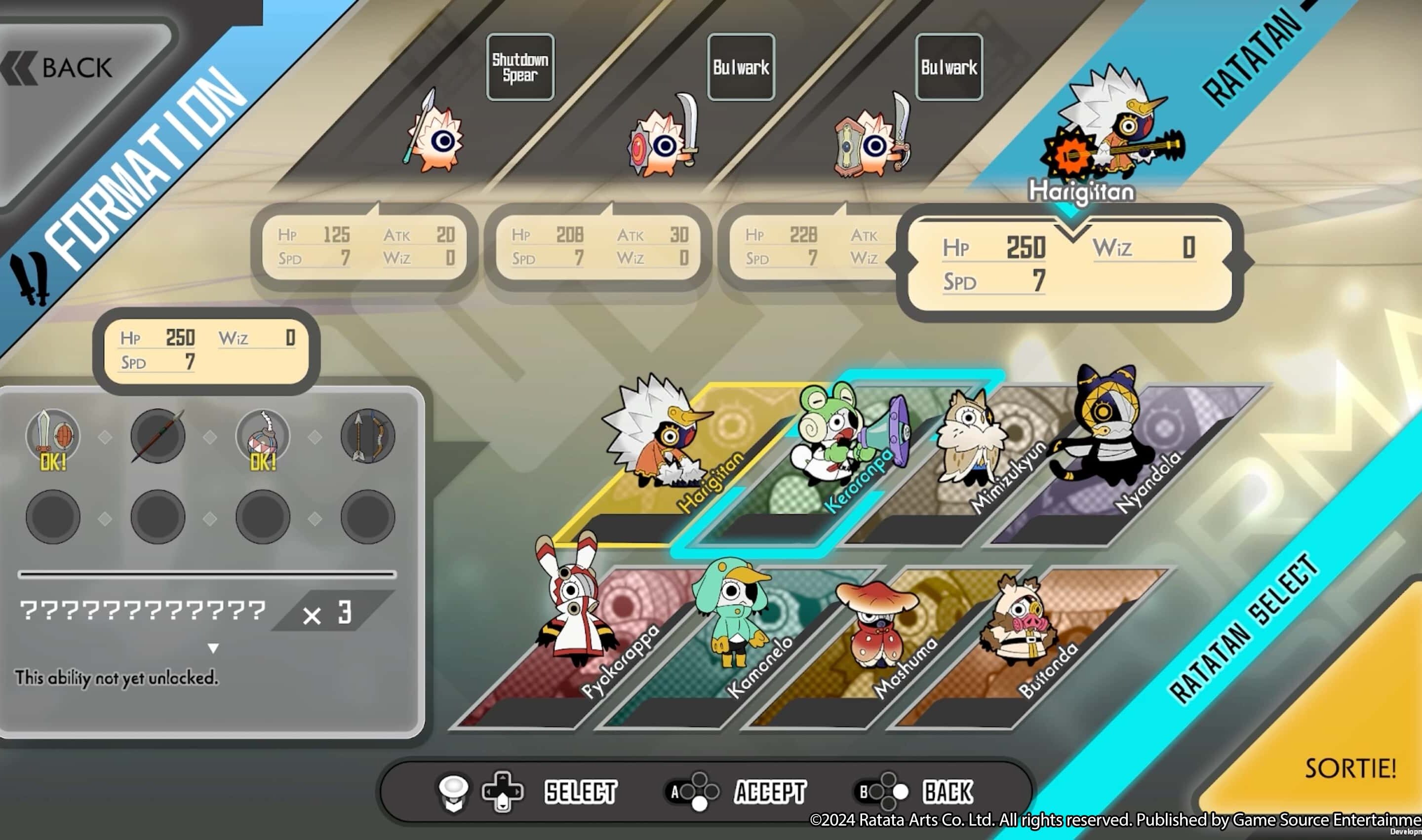Choose the bow and arrow weapon icon

tap(367, 436)
